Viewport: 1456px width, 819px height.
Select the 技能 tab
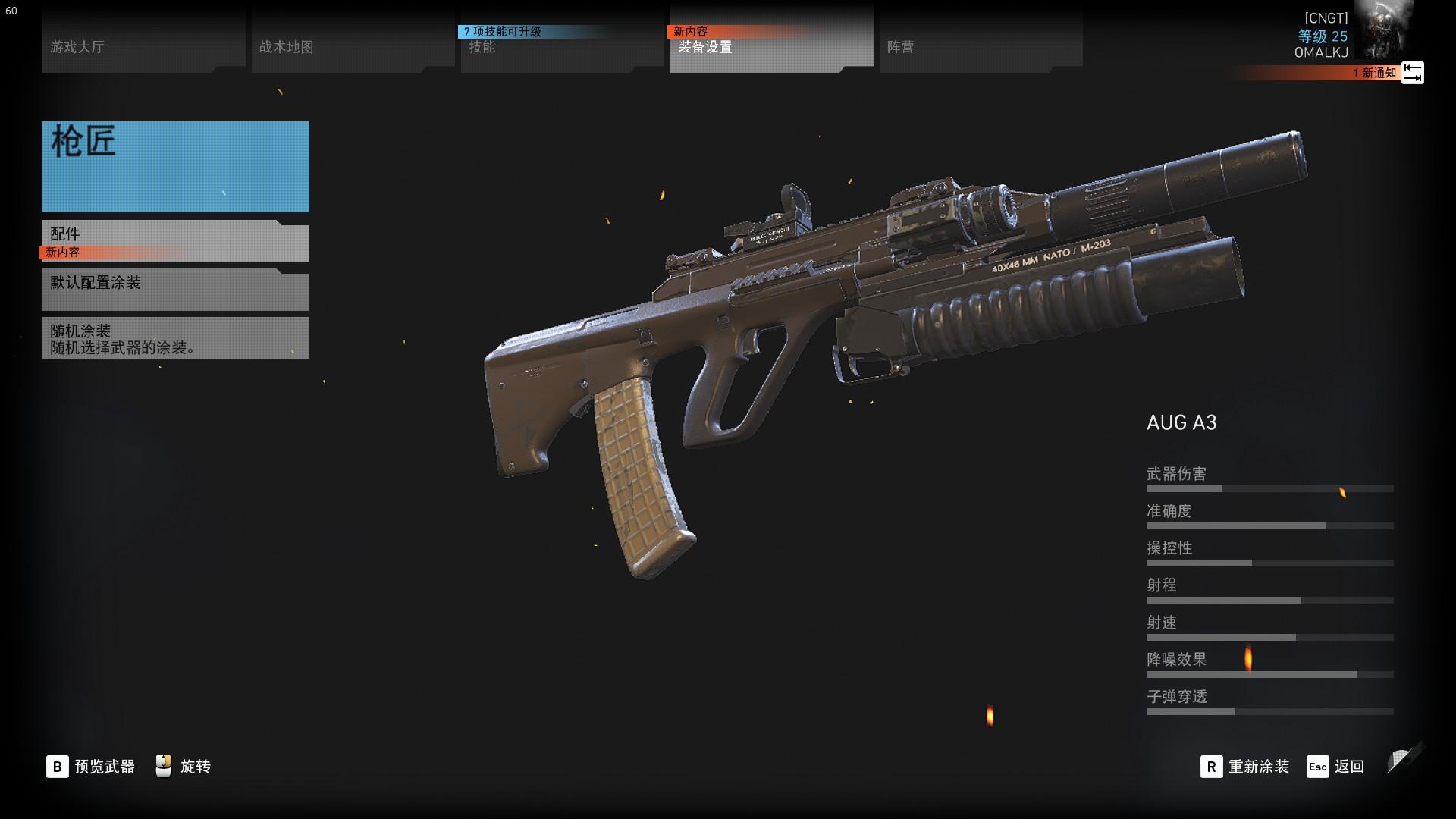pyautogui.click(x=561, y=47)
